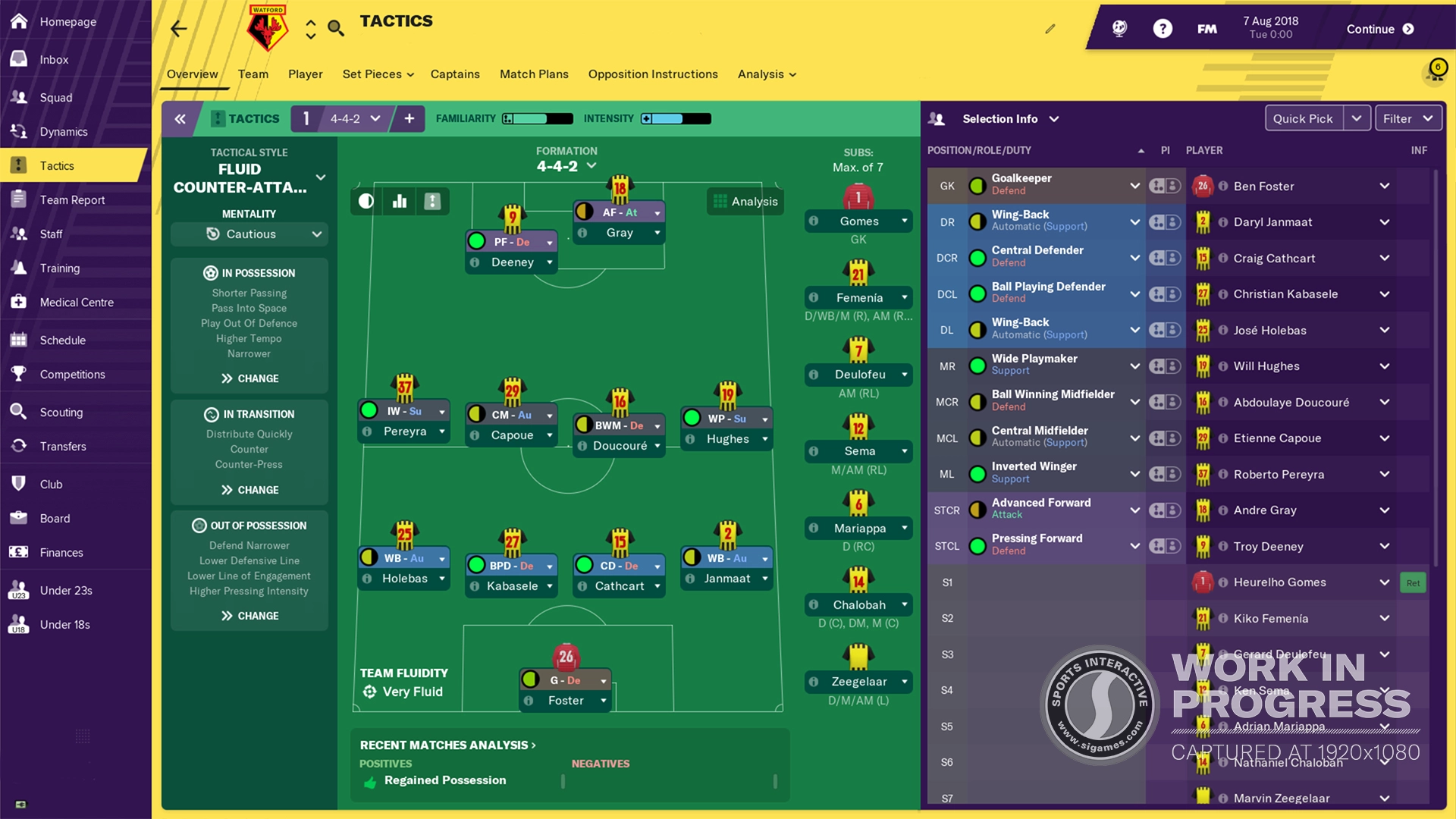The width and height of the screenshot is (1456, 819).
Task: Click the edit pencil icon near the header
Action: tap(1050, 28)
